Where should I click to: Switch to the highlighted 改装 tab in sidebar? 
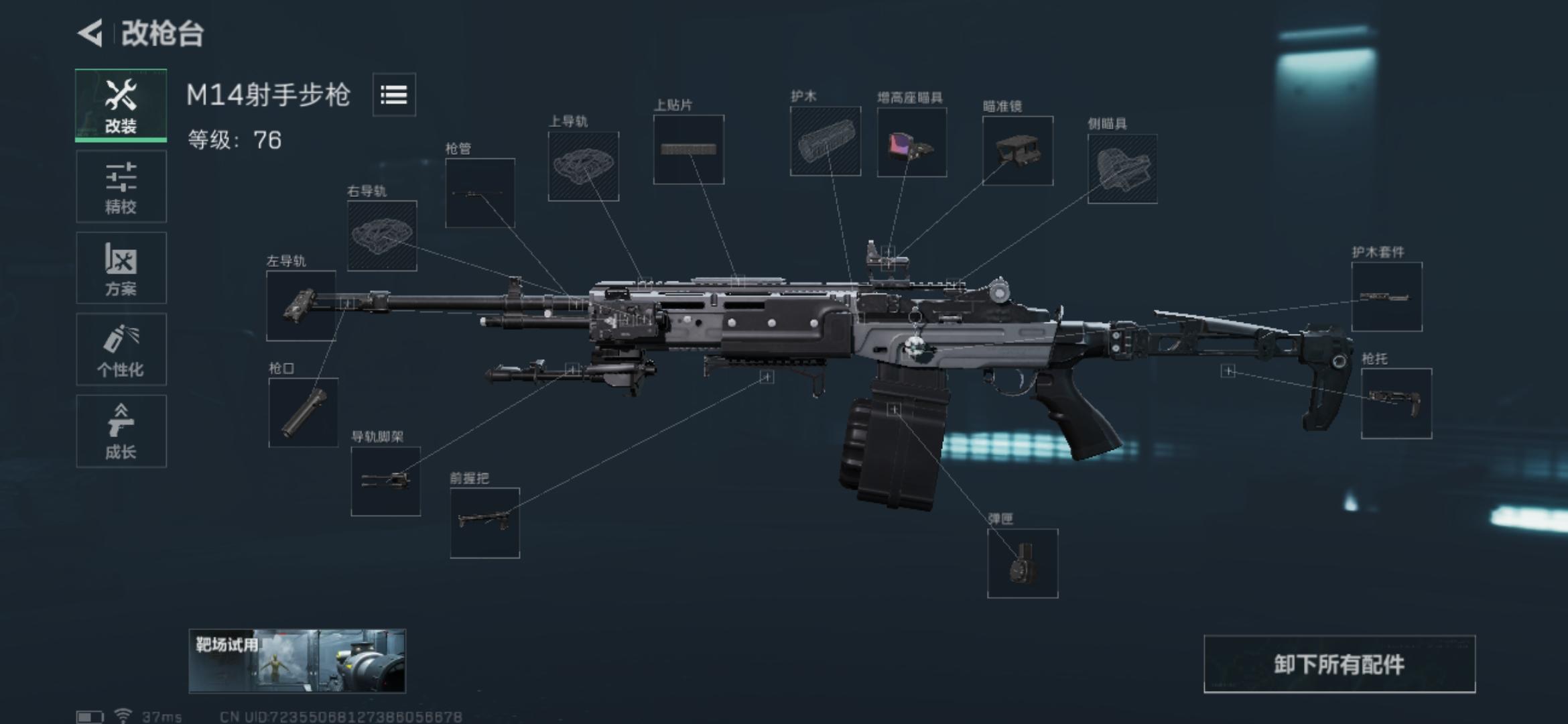121,104
